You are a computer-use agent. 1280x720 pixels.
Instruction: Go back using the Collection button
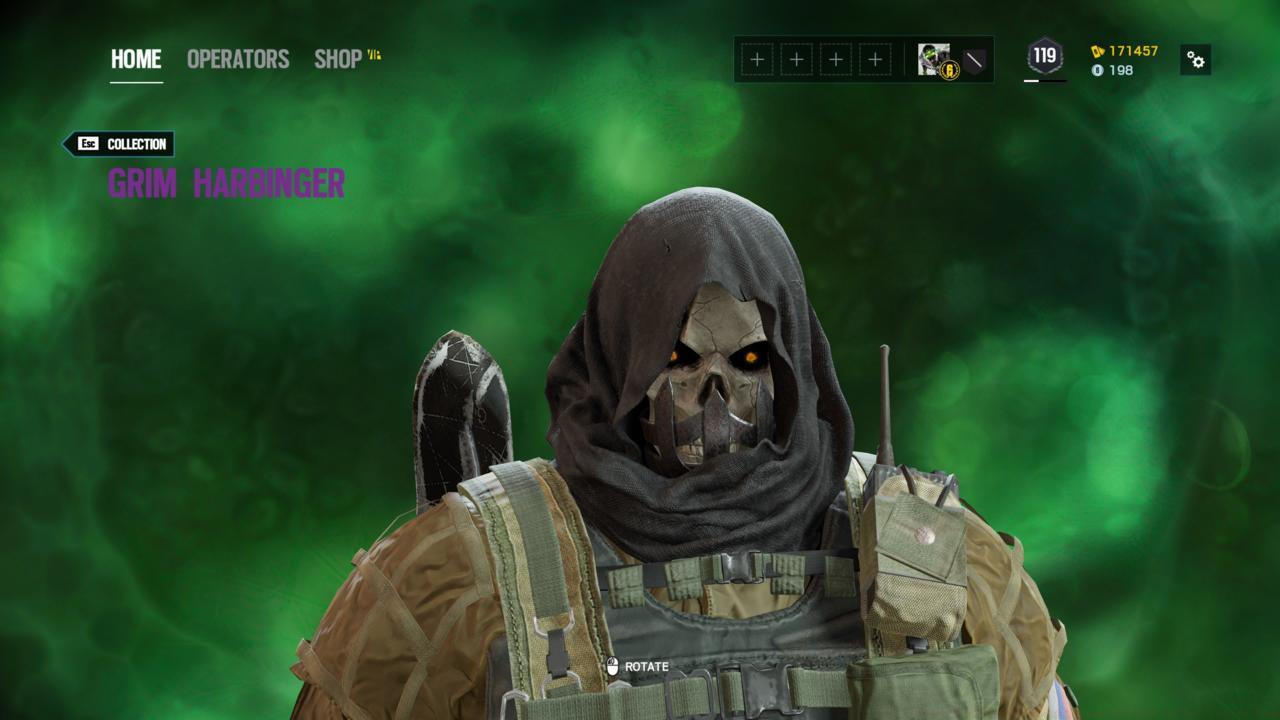[129, 144]
